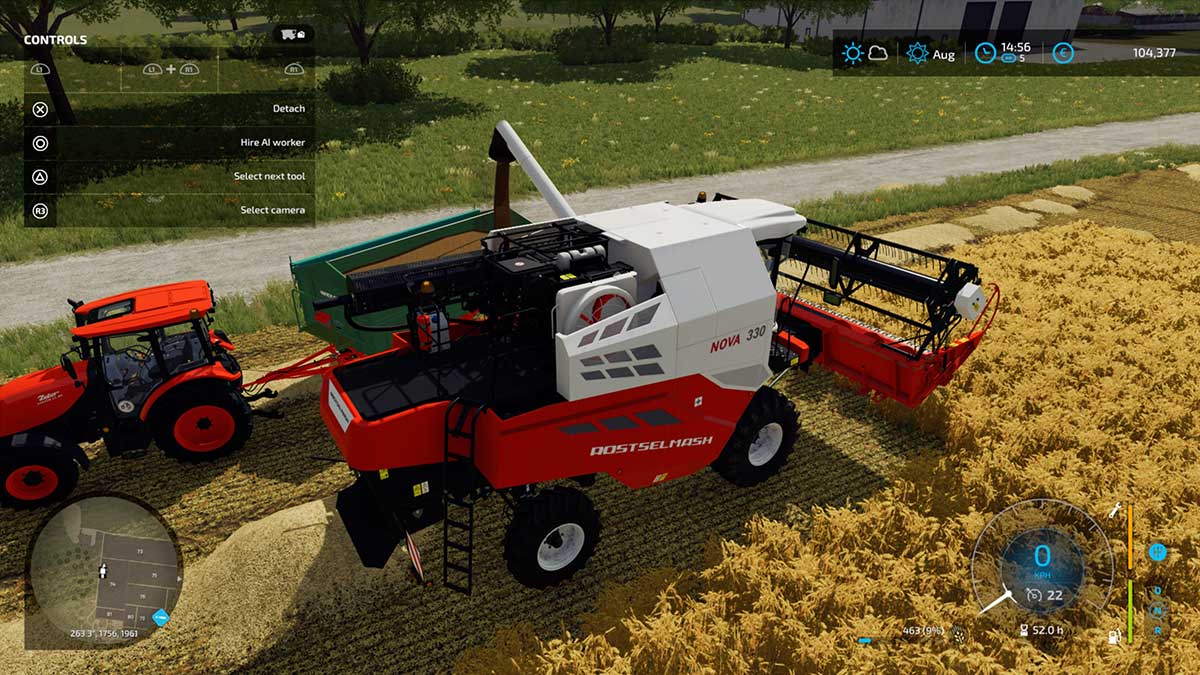Click the fuel pump icon

coord(1115,636)
